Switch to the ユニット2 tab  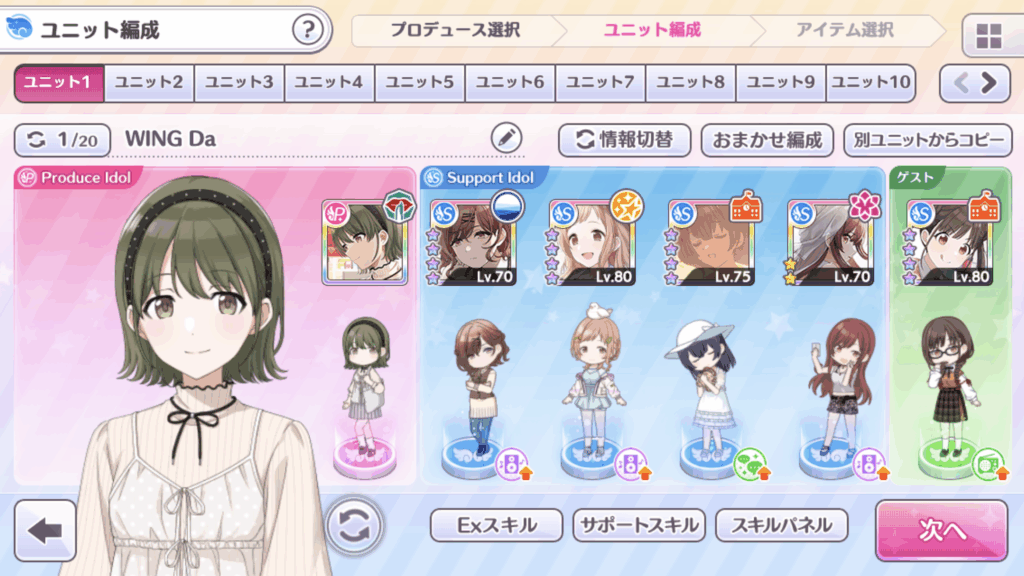(149, 82)
